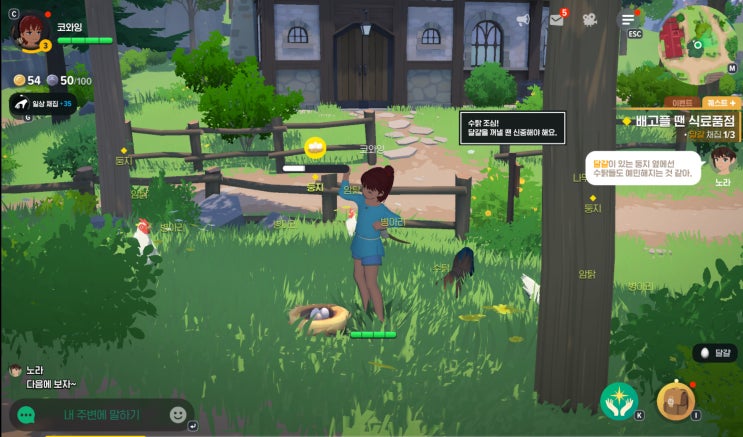Open the backpack inventory
Image resolution: width=743 pixels, height=437 pixels.
click(x=676, y=400)
